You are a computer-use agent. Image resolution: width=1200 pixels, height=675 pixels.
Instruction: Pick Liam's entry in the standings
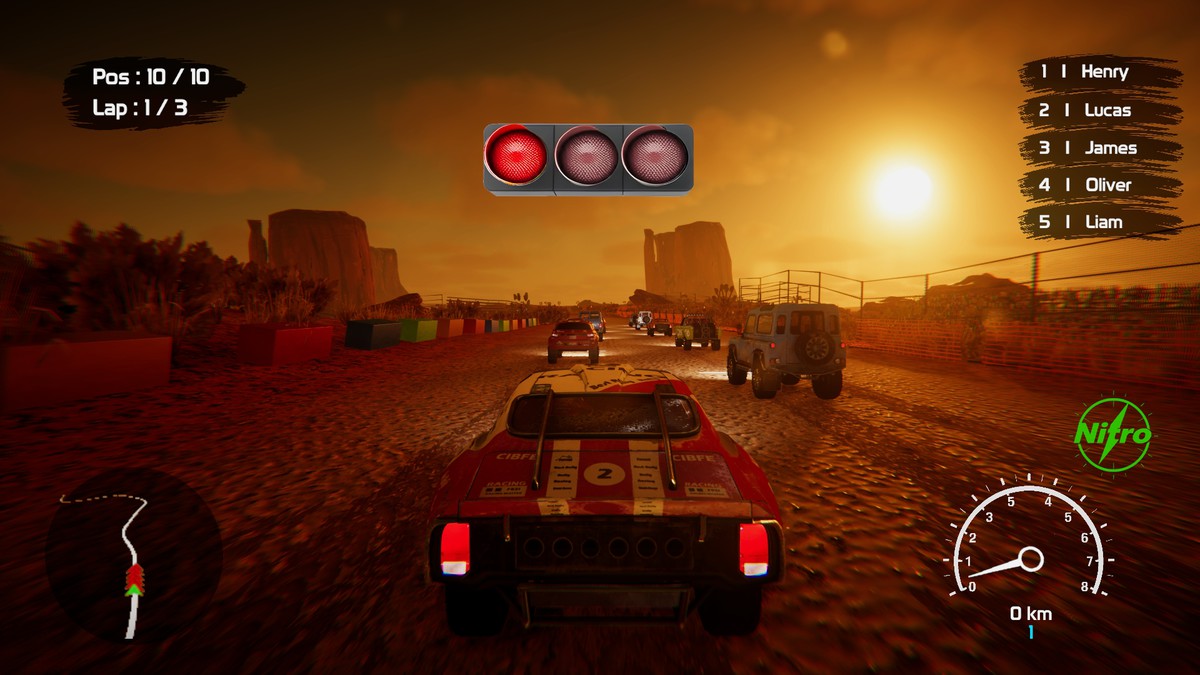click(x=1099, y=222)
